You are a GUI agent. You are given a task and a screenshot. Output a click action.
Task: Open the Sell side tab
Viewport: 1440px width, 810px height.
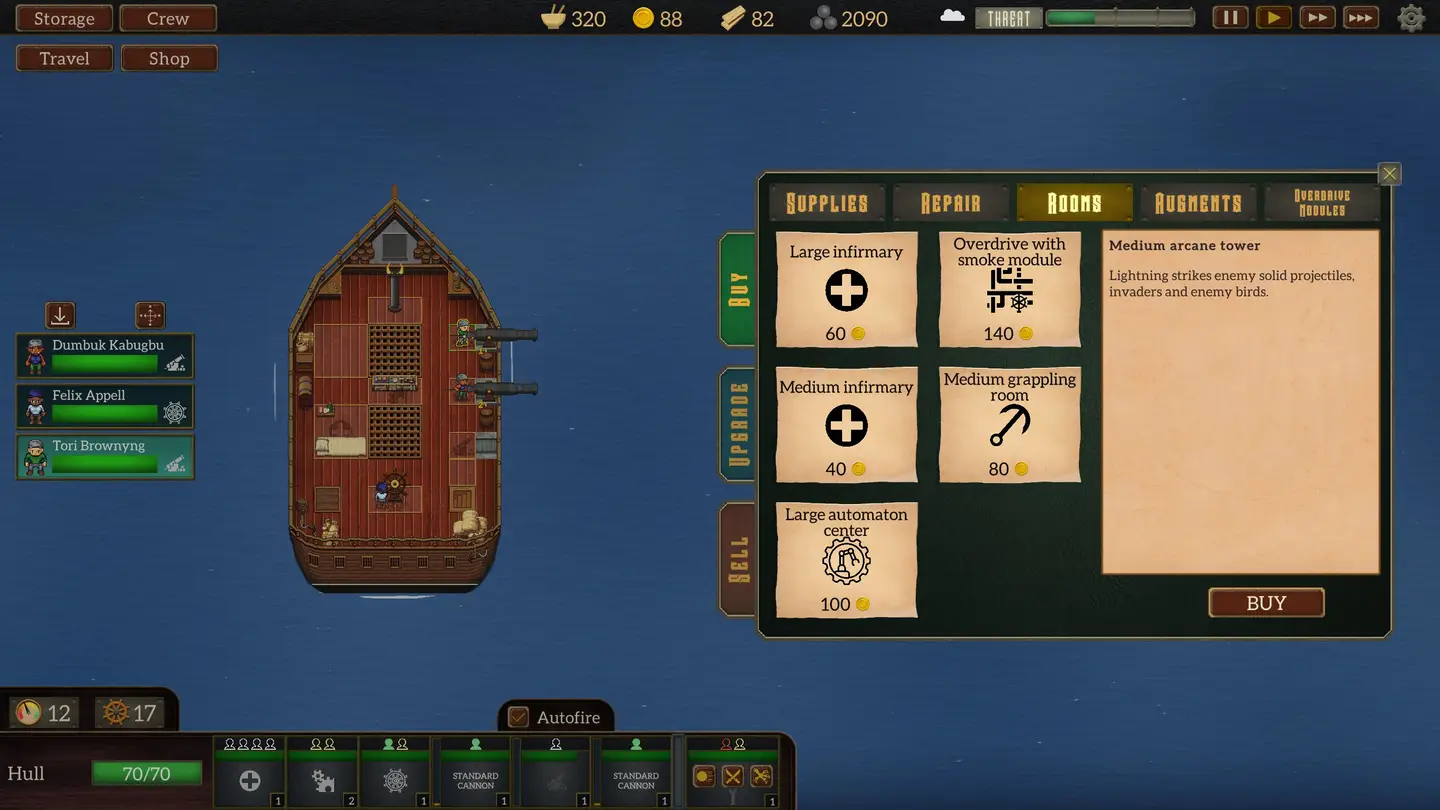click(739, 560)
